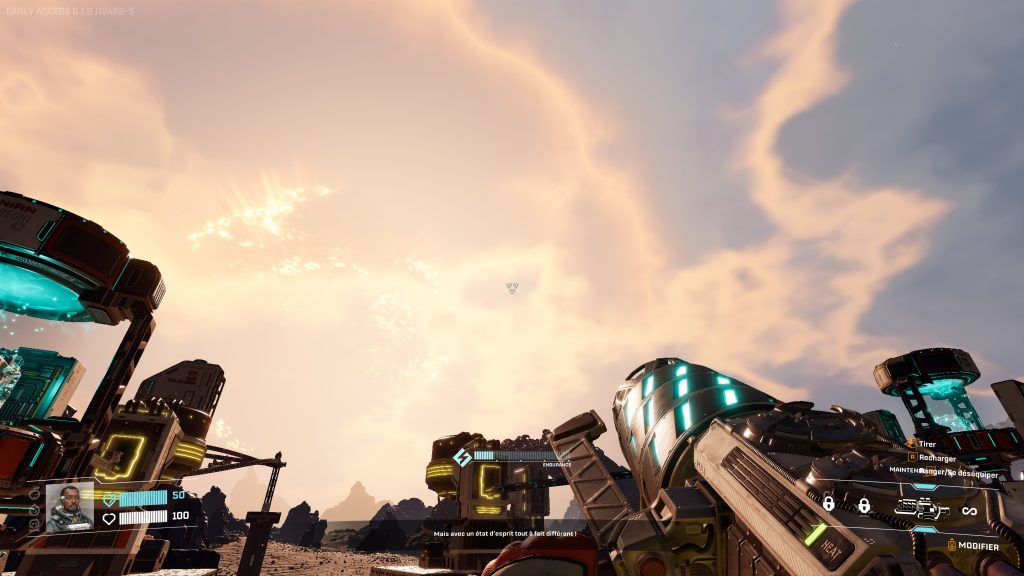Screen dimensions: 1024x576
Task: Select the equipped weapon icon
Action: 921,509
